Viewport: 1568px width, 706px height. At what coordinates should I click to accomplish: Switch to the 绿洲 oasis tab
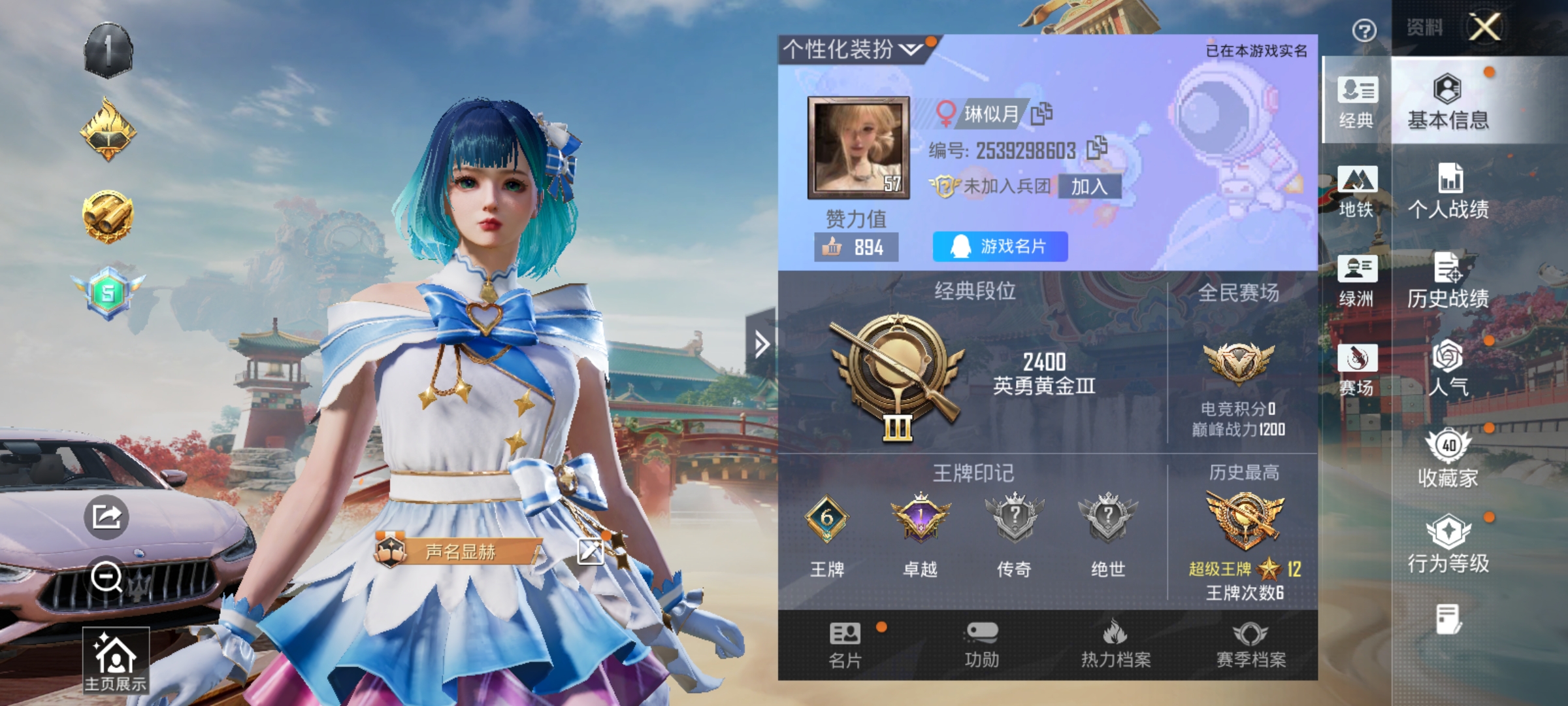1356,280
